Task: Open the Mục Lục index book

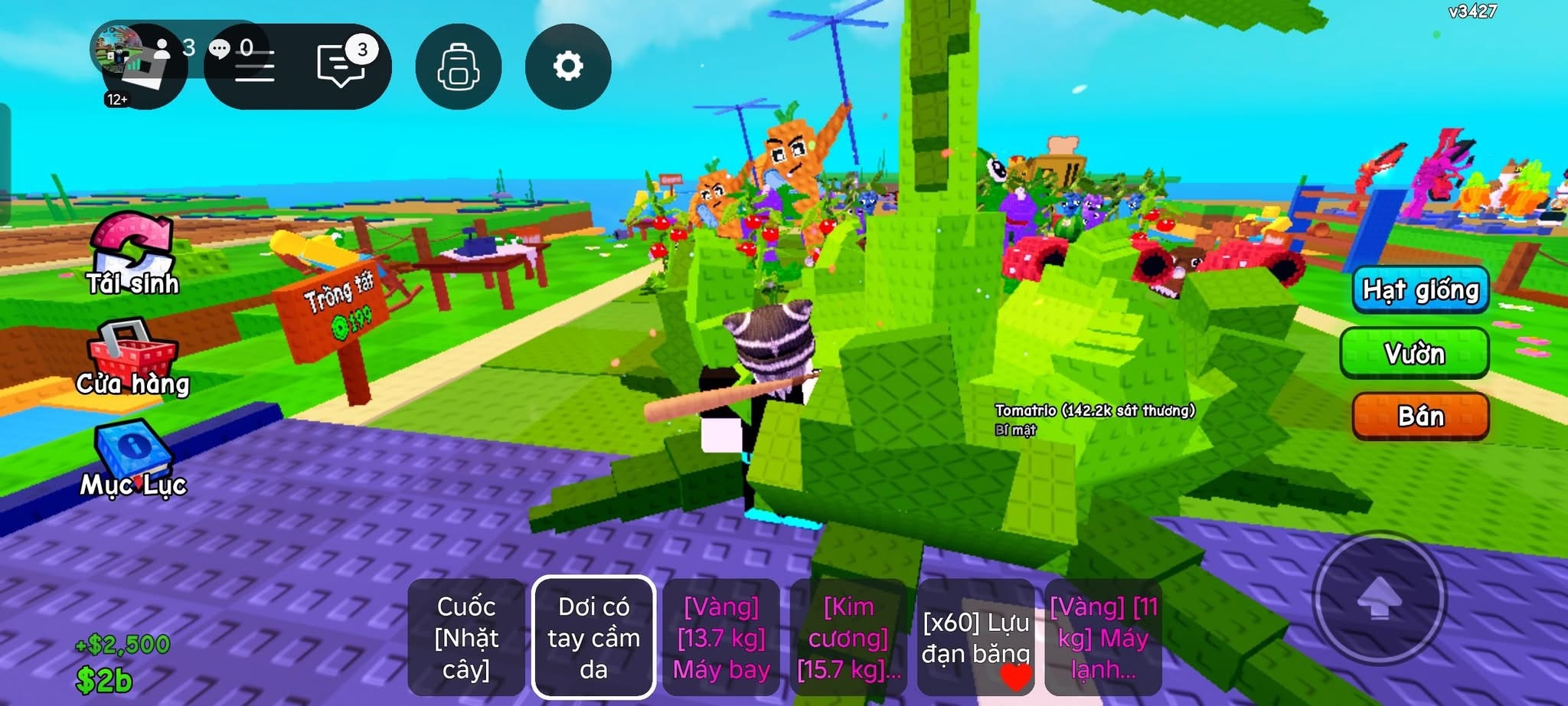Action: point(133,459)
